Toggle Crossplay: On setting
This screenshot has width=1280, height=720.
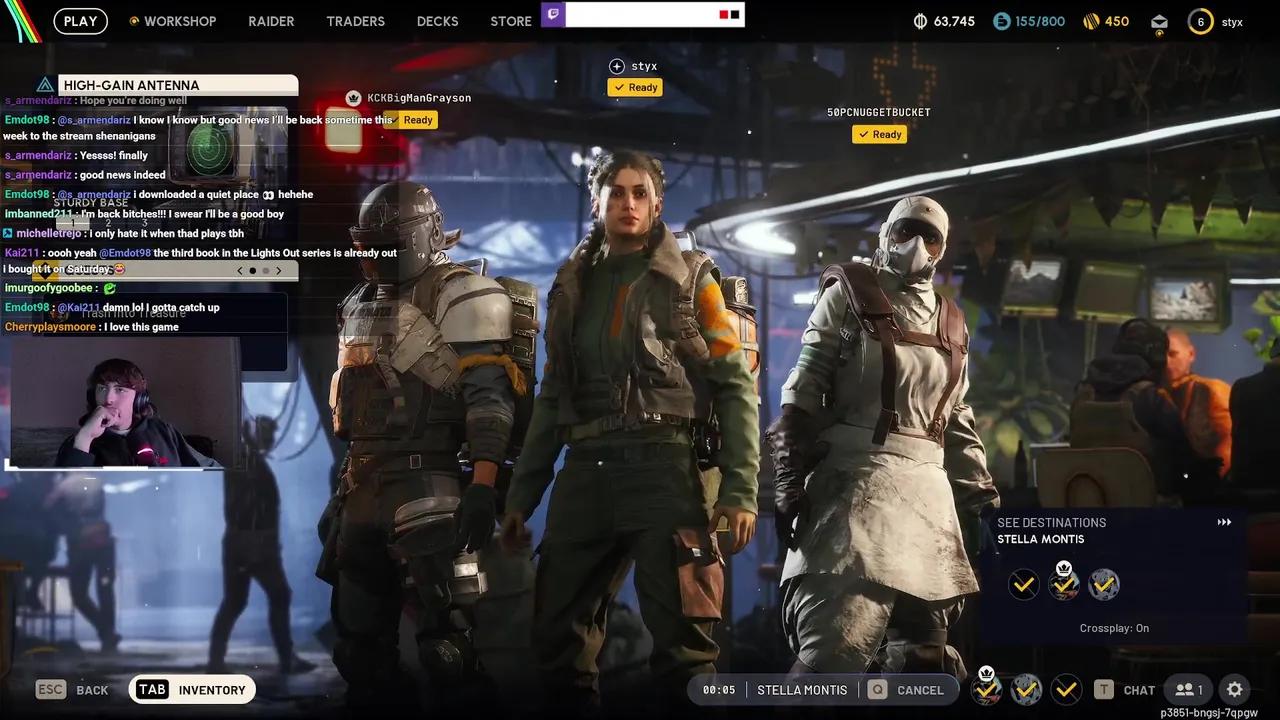tap(1114, 628)
